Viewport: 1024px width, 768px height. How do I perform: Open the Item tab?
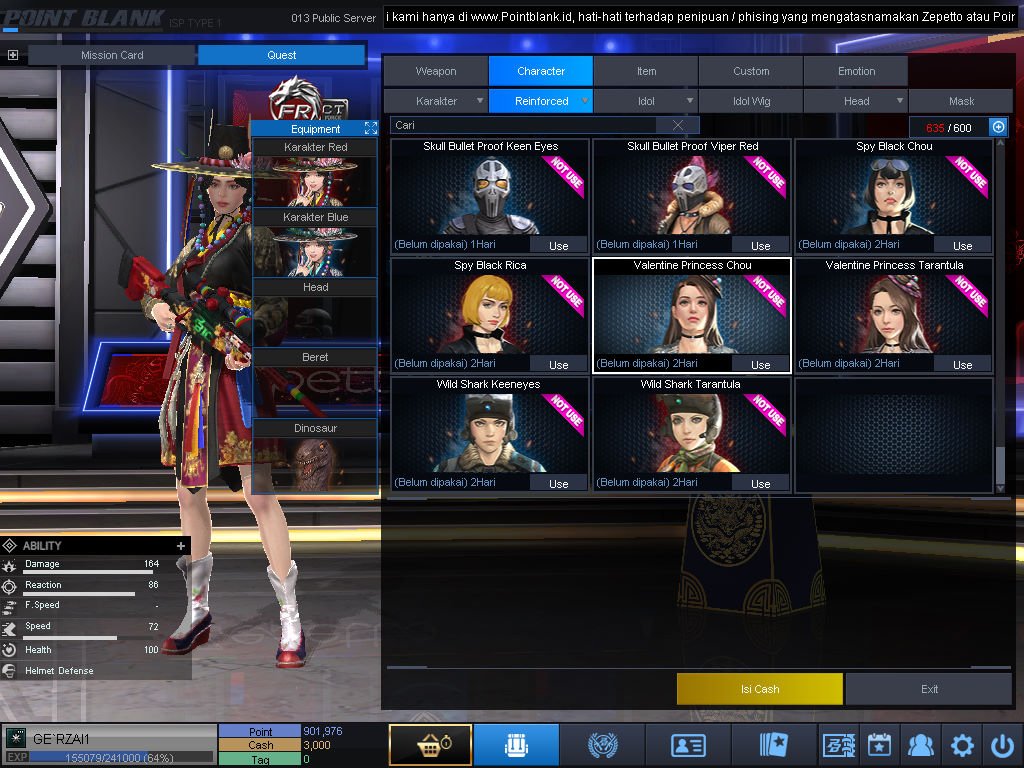[647, 71]
